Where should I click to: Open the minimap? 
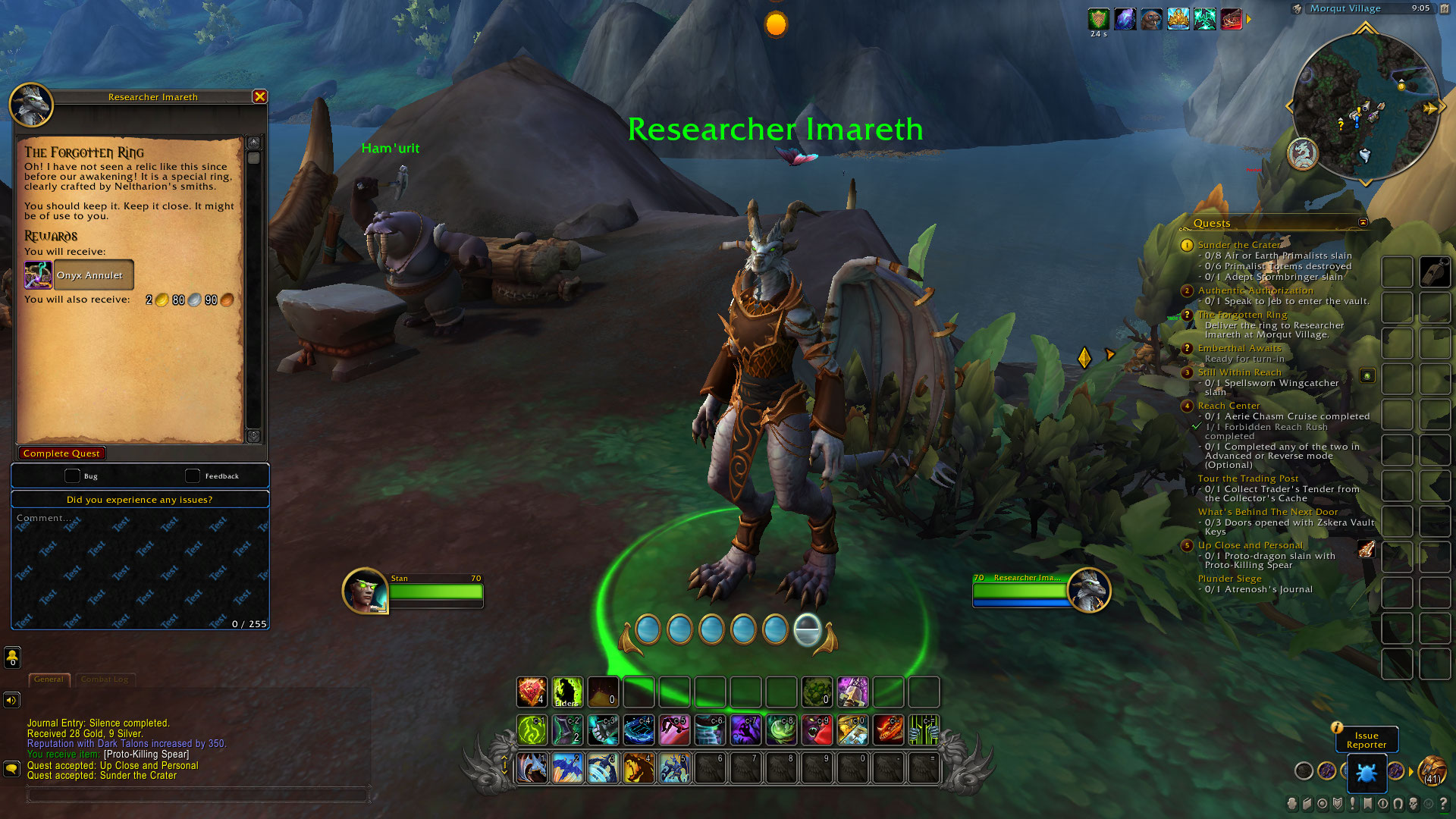(1365, 106)
